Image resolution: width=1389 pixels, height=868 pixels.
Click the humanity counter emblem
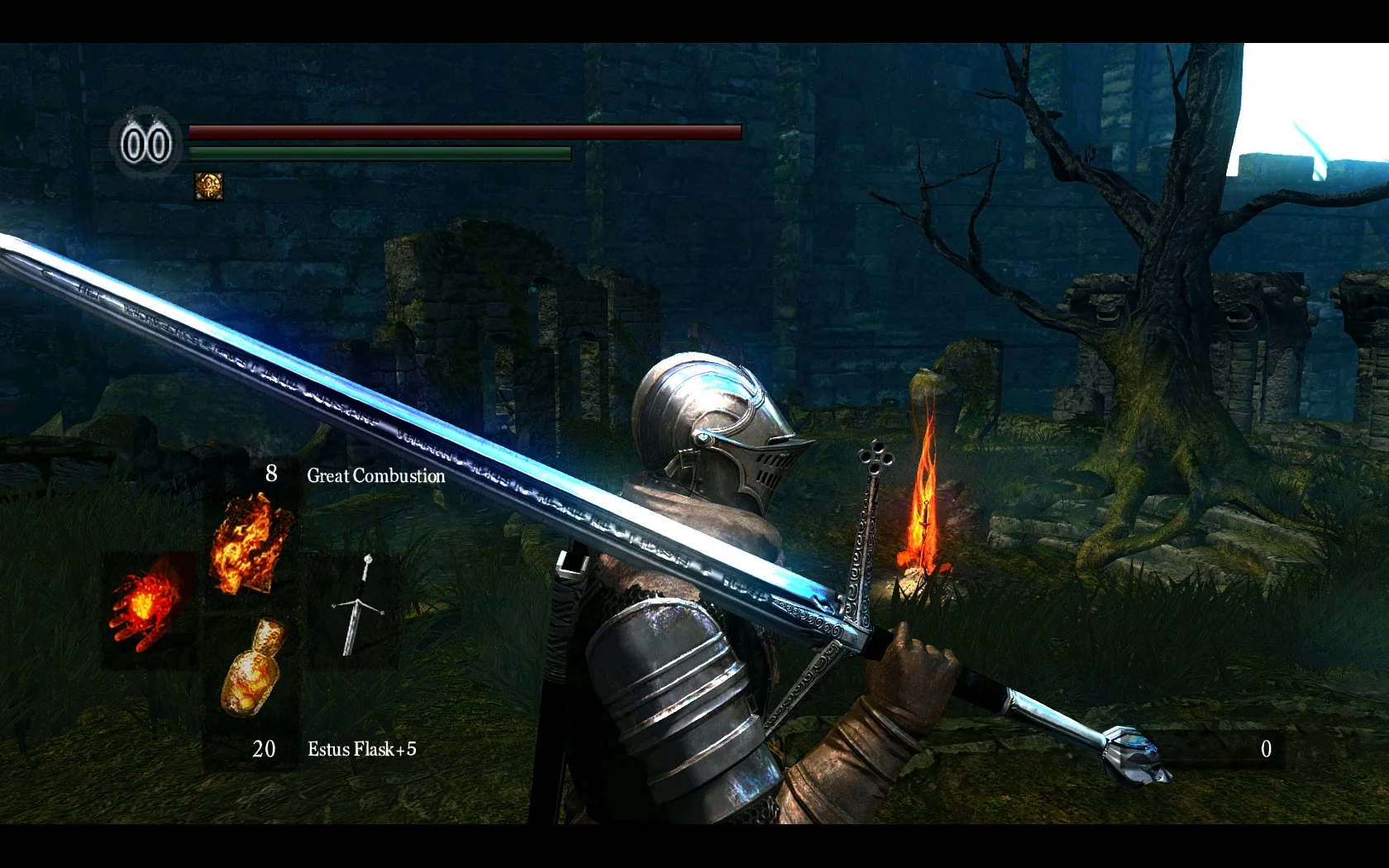[146, 144]
